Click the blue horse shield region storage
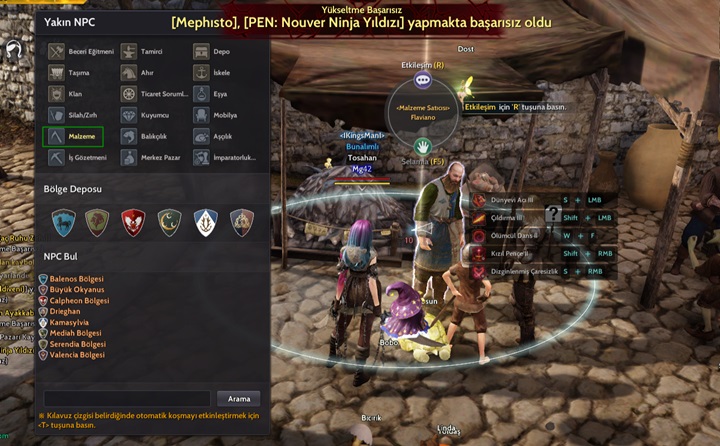This screenshot has height=446, width=720. (63, 221)
